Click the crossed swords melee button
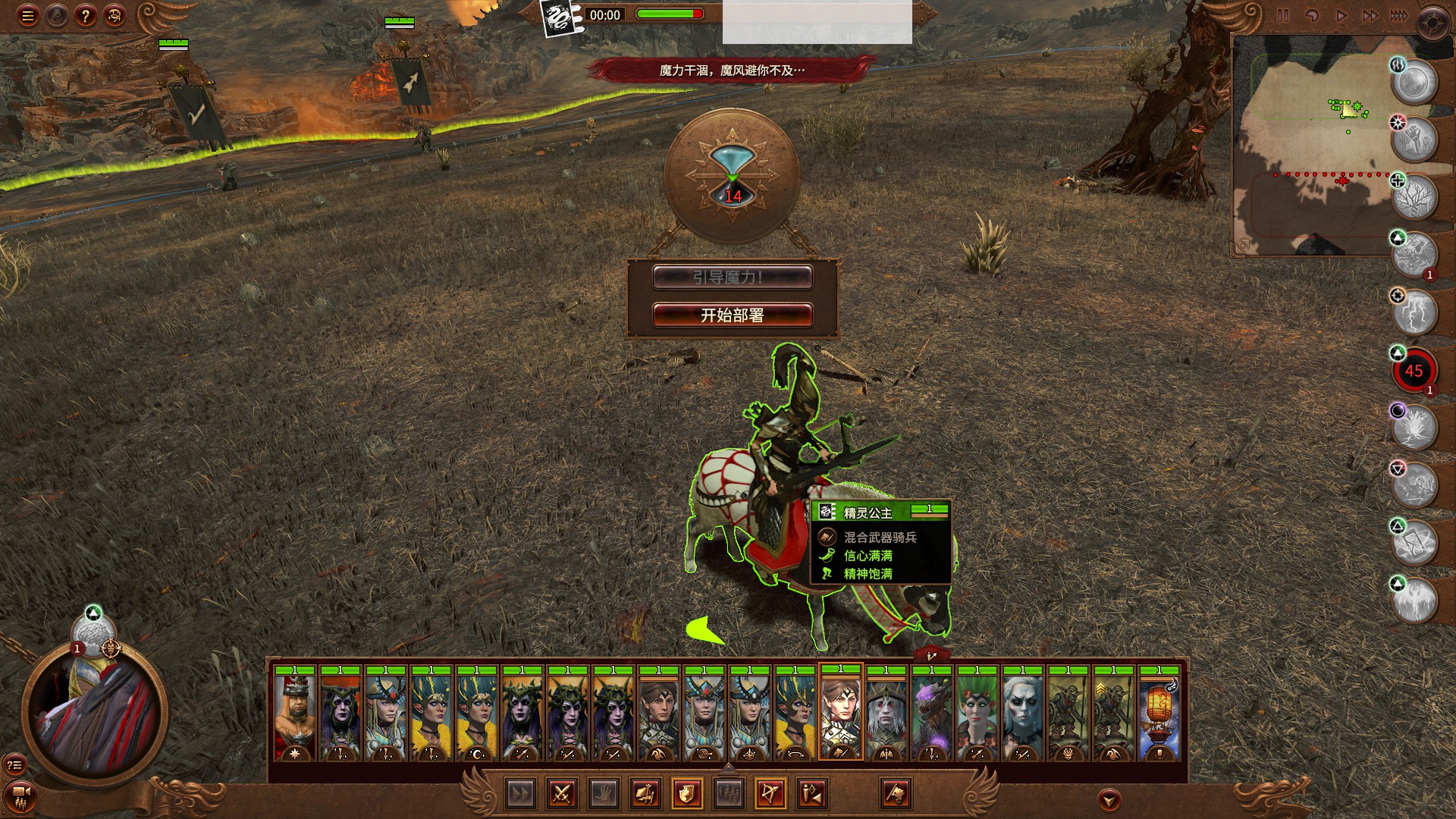This screenshot has width=1456, height=819. click(561, 794)
